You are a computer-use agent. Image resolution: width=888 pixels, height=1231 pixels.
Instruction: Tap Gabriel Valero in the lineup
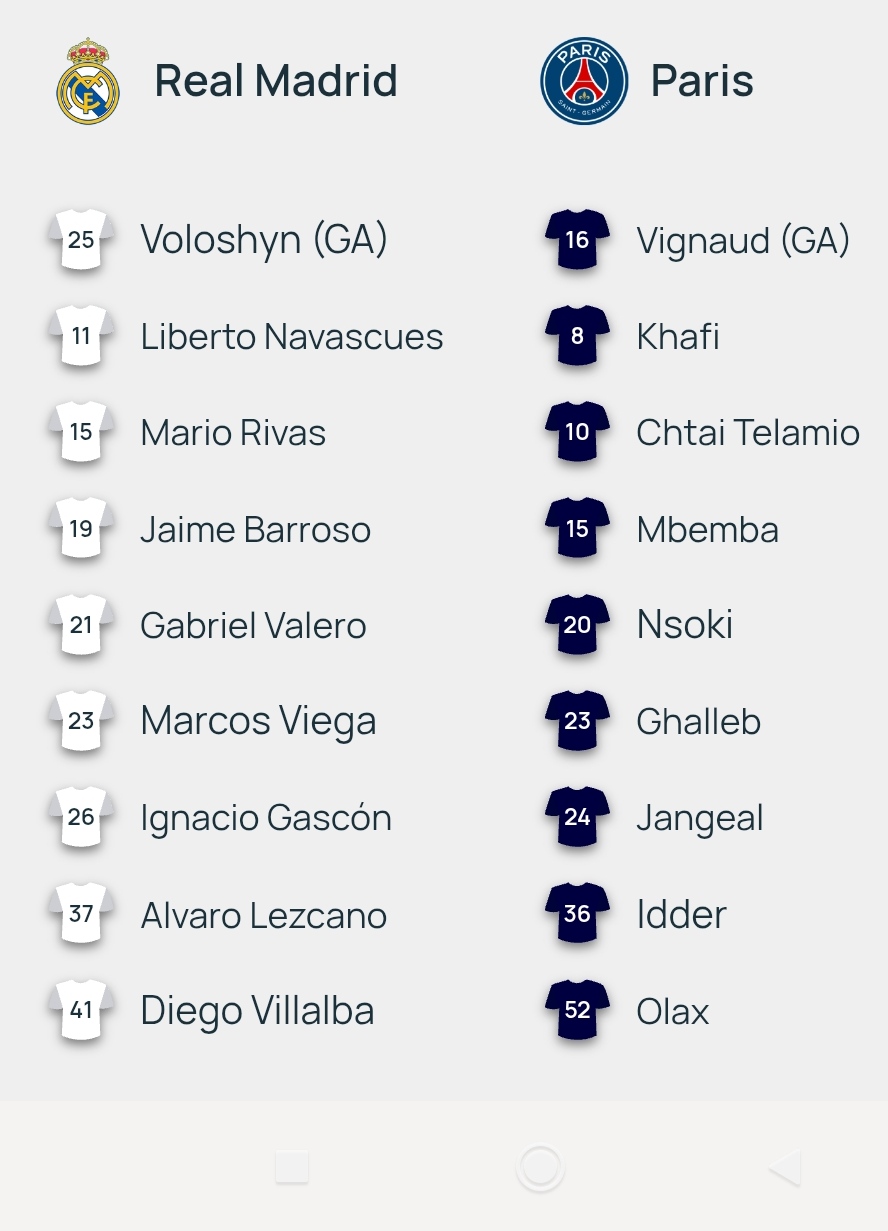[x=253, y=626]
